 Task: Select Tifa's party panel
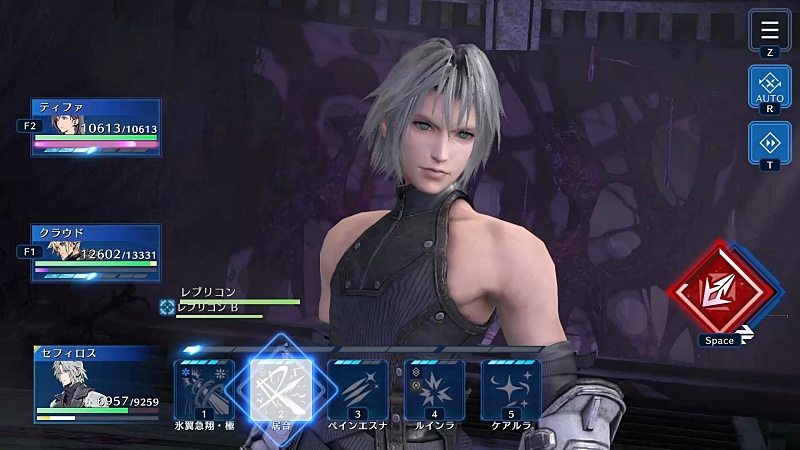coord(96,127)
